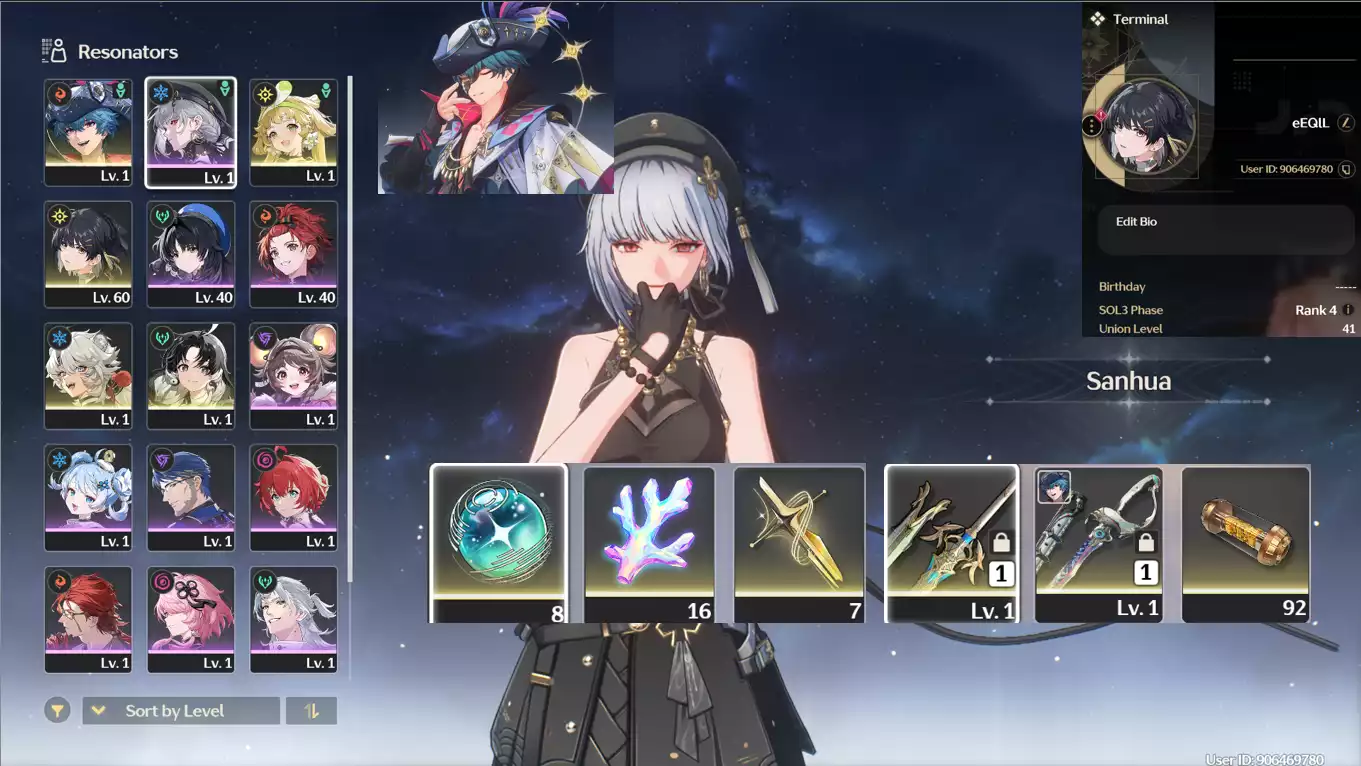
Task: Show SOL3 Phase rank info icon
Action: point(1348,310)
